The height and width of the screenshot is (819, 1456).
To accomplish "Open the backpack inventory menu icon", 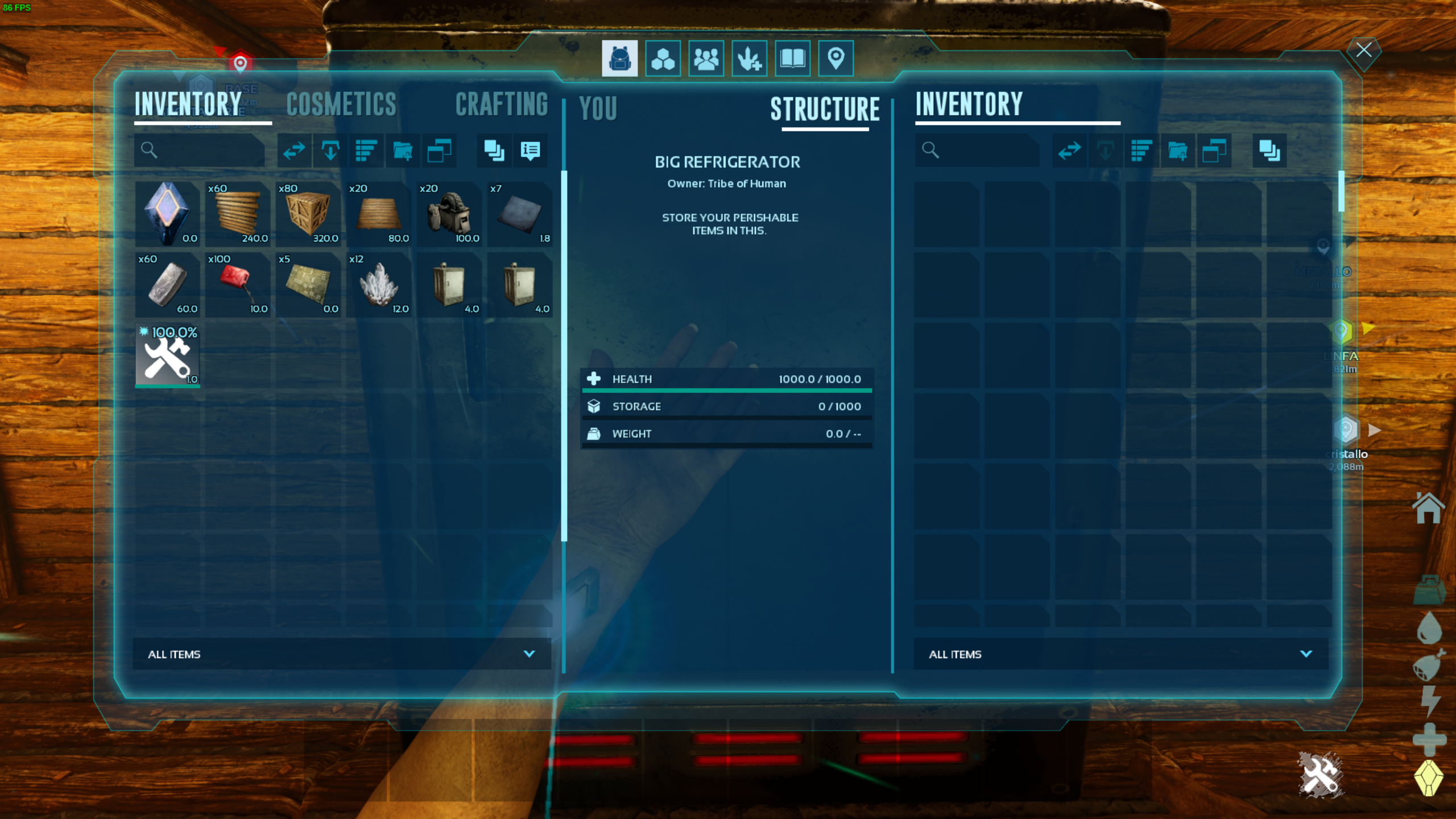I will pos(619,59).
